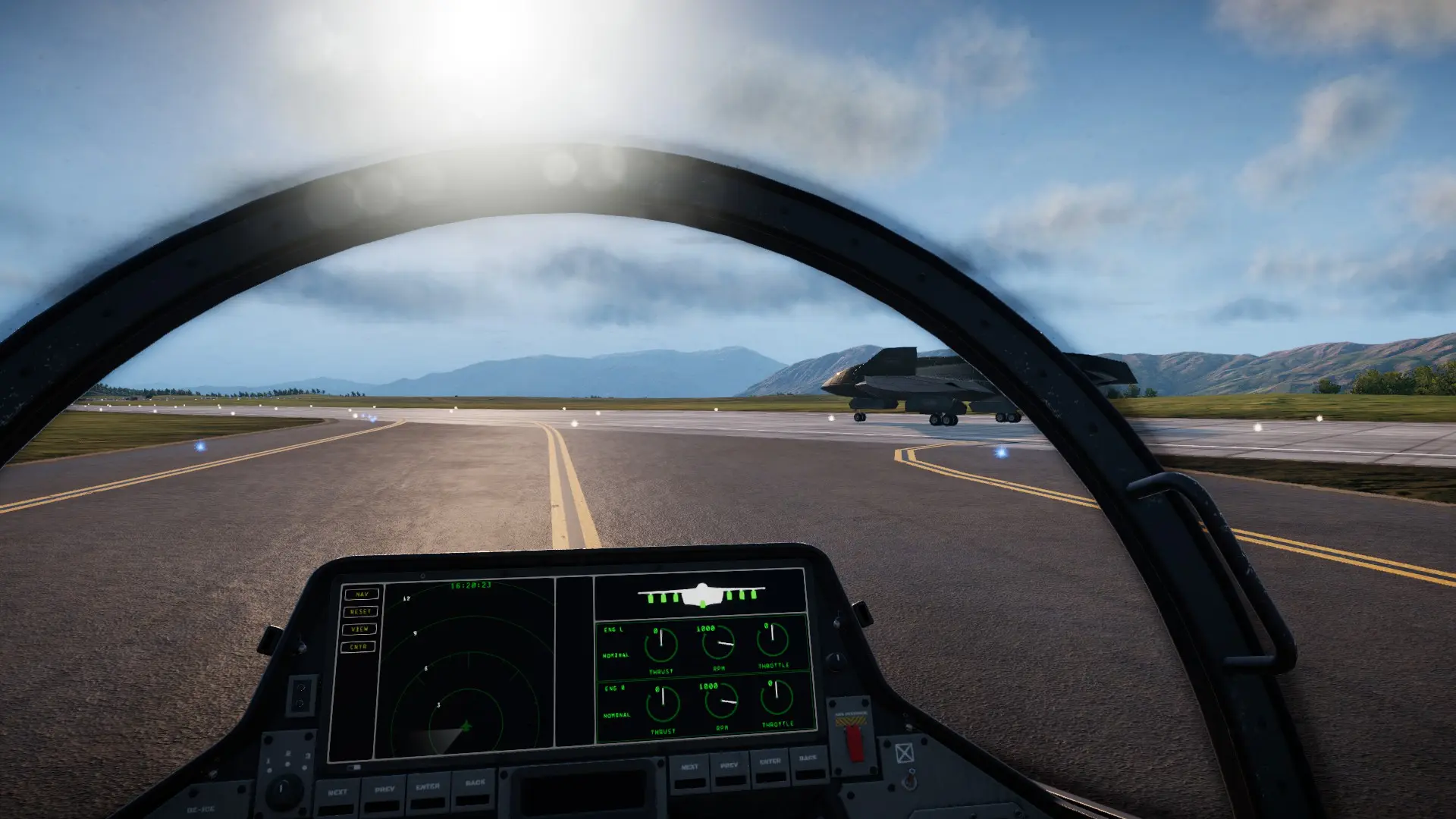Select the green aircraft blip on the radar
The image size is (1456, 819).
point(466,726)
